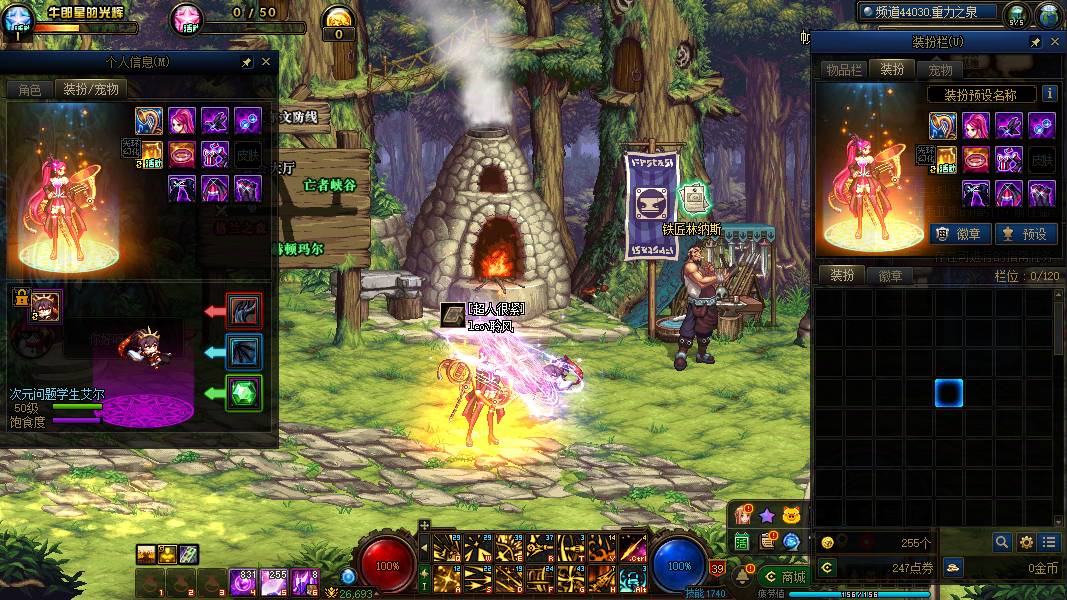Click the purple star icon
The width and height of the screenshot is (1067, 600).
(x=767, y=516)
